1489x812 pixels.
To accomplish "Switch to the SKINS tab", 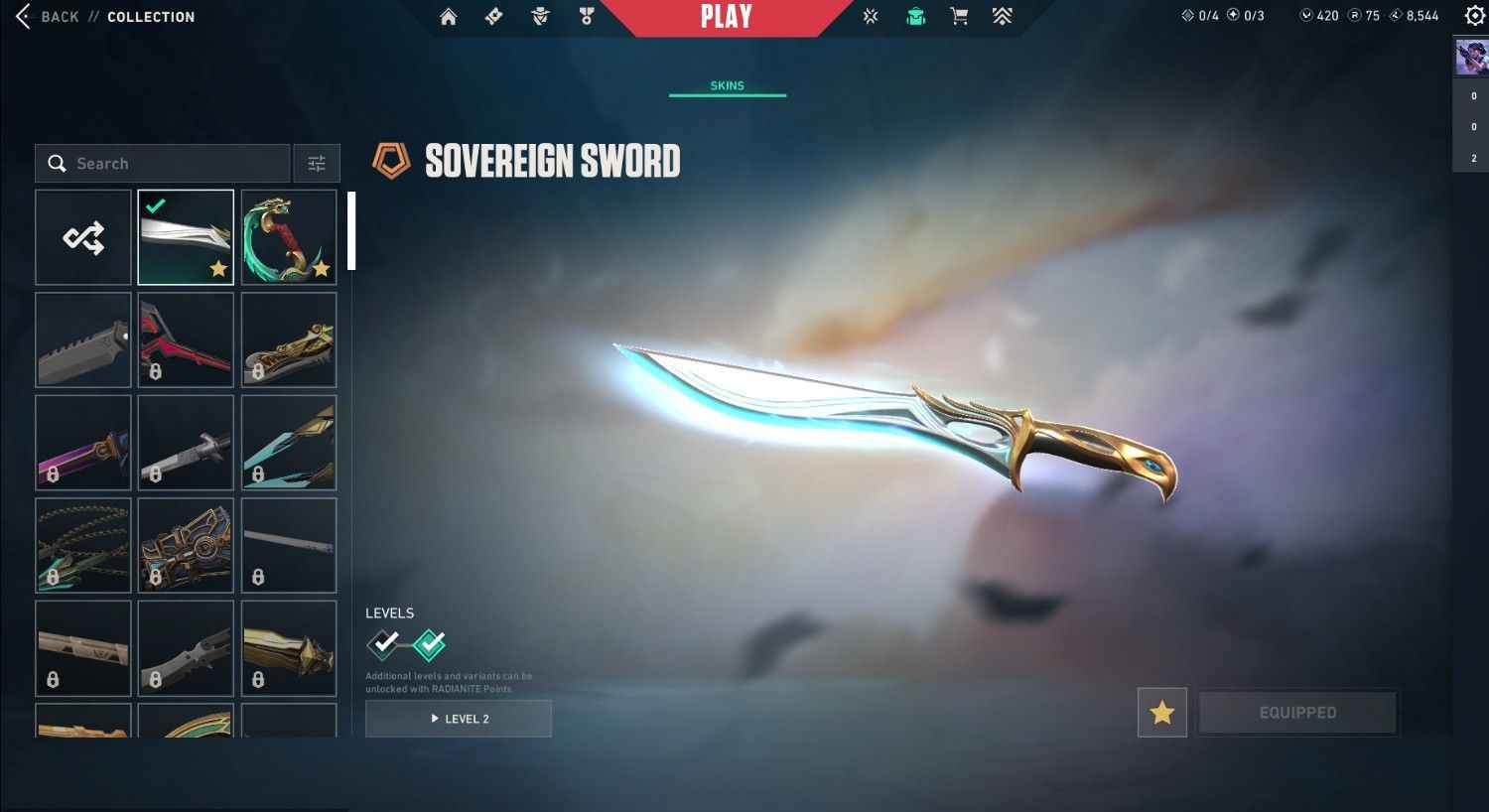I will [728, 85].
